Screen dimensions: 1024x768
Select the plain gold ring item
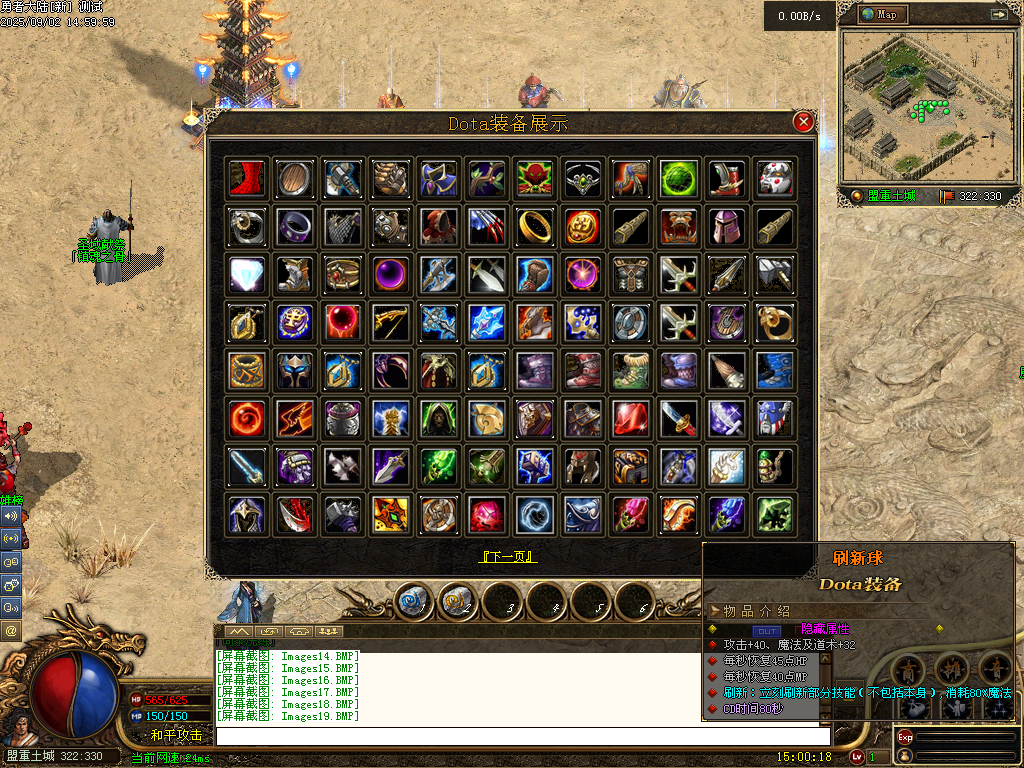tap(535, 228)
